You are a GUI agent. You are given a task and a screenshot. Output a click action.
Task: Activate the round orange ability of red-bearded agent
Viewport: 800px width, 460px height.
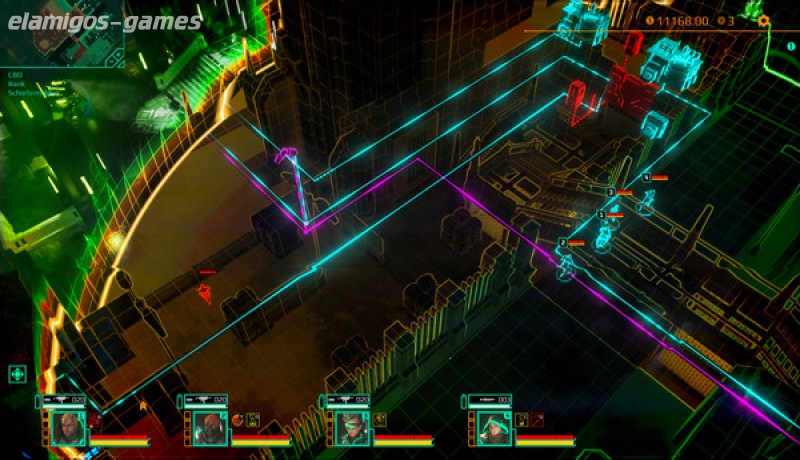(238, 419)
